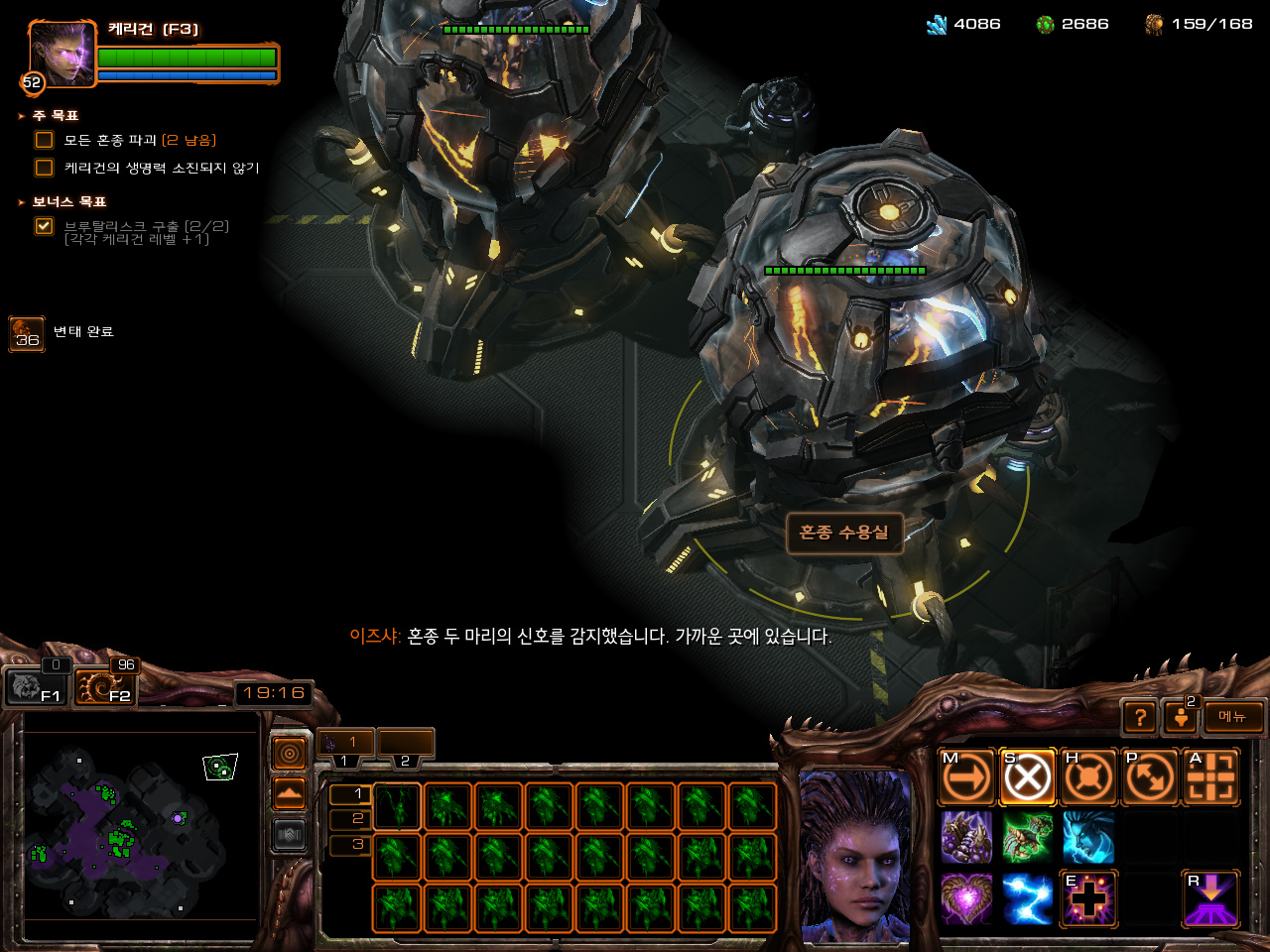1270x952 pixels.
Task: Toggle the minimap terrain view button
Action: (x=290, y=794)
